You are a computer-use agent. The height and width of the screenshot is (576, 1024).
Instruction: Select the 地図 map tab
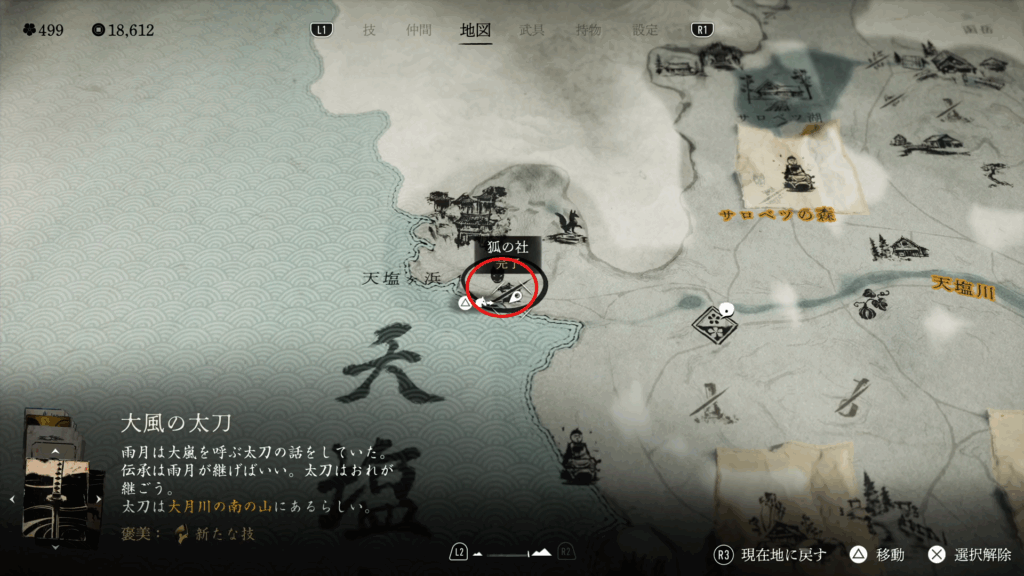tap(475, 30)
